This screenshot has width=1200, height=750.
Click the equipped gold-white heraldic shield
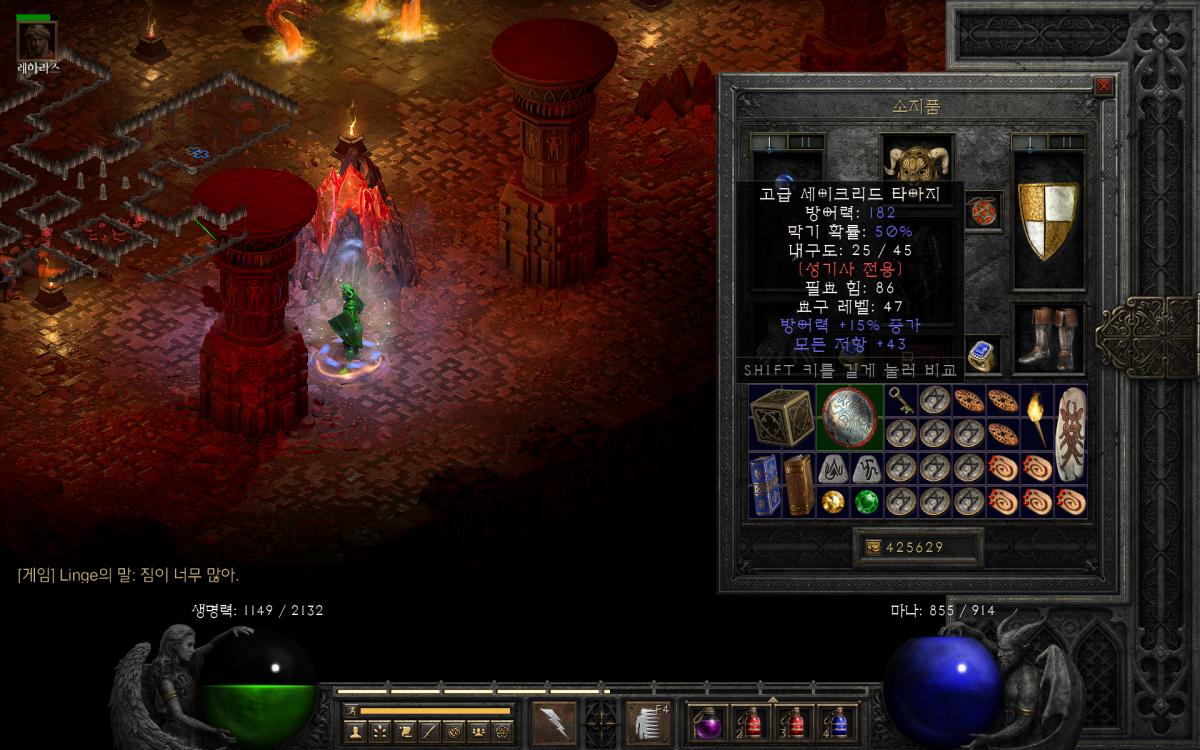tap(1048, 220)
